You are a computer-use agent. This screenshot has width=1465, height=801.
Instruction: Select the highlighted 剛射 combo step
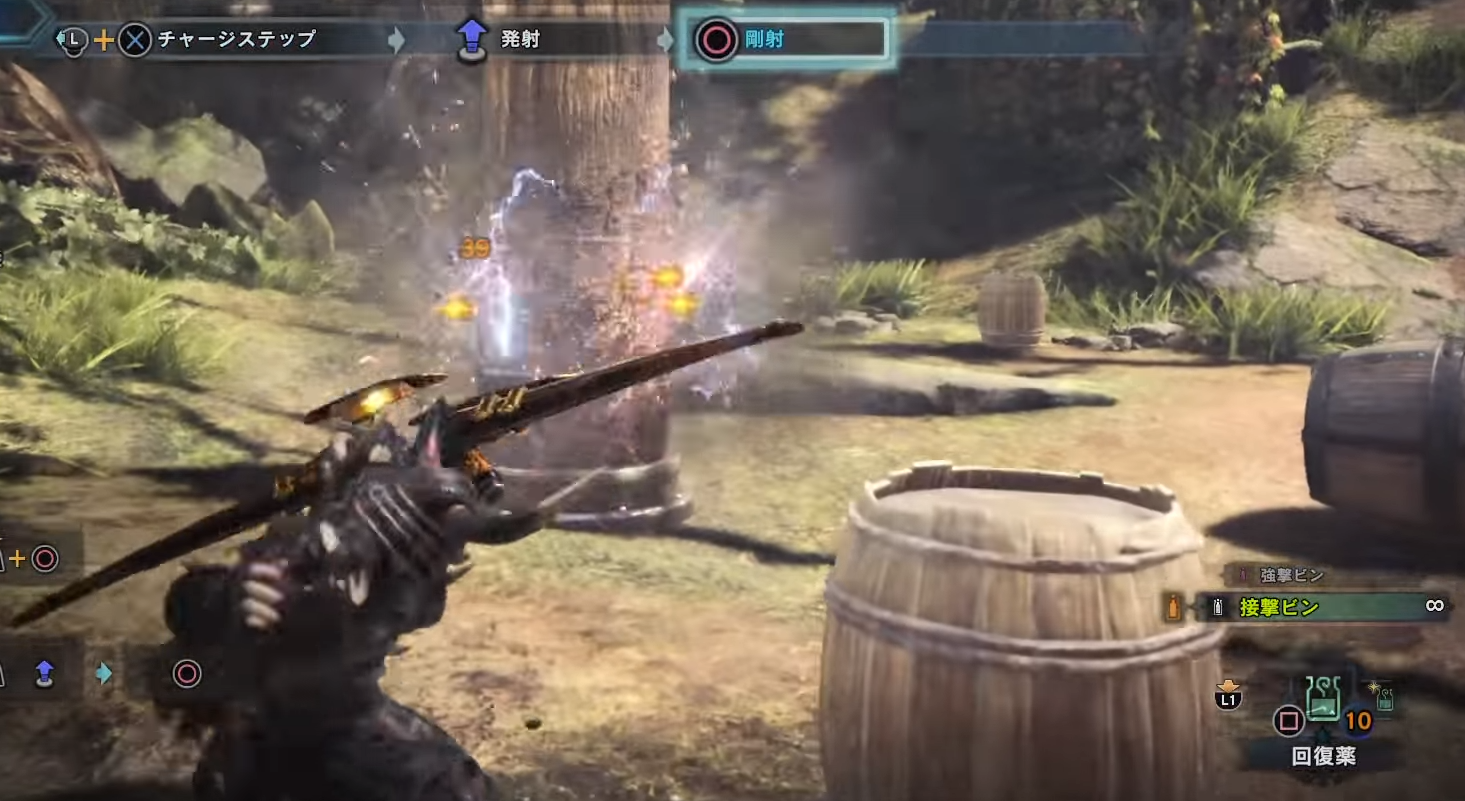784,40
